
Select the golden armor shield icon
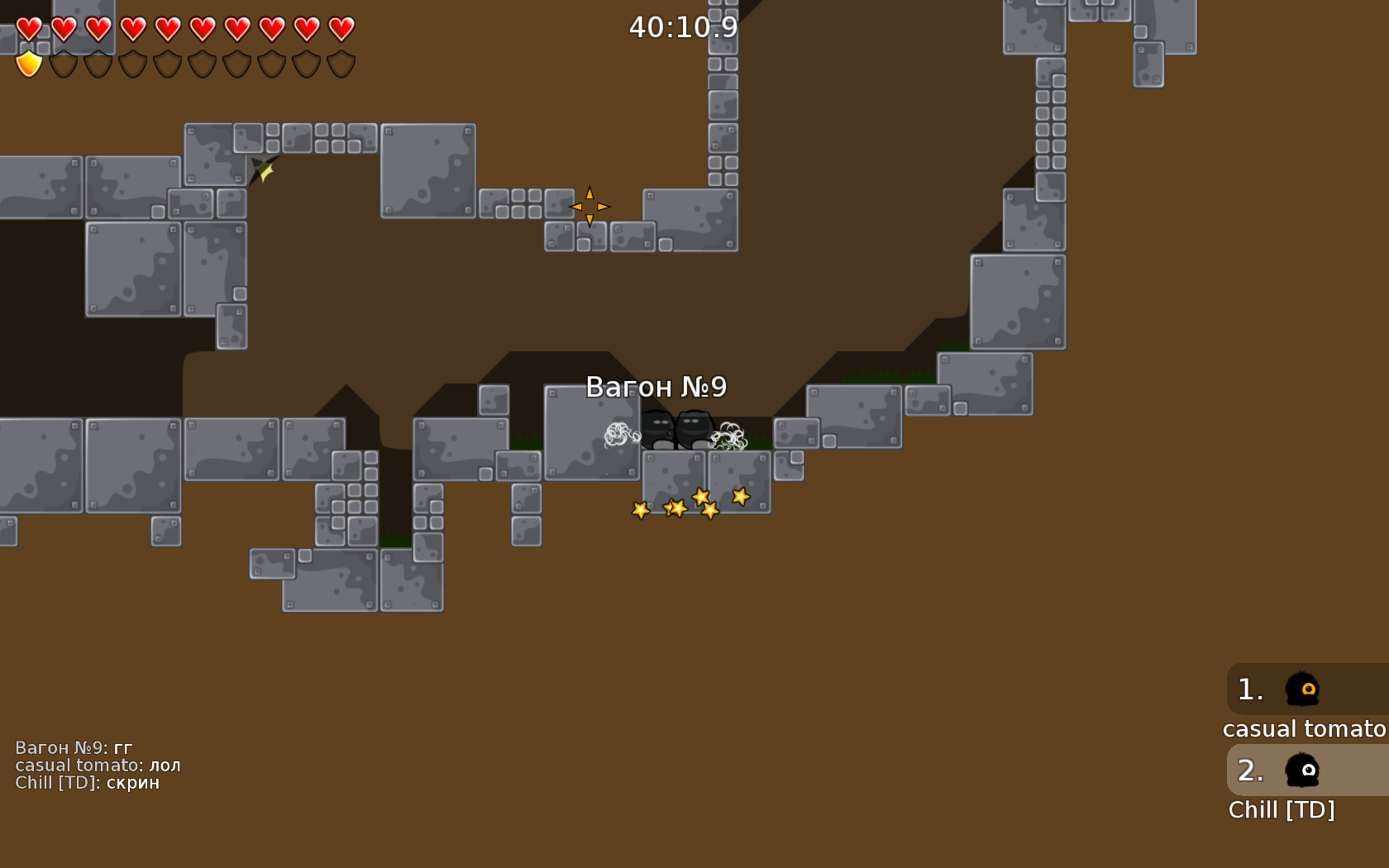(x=27, y=61)
